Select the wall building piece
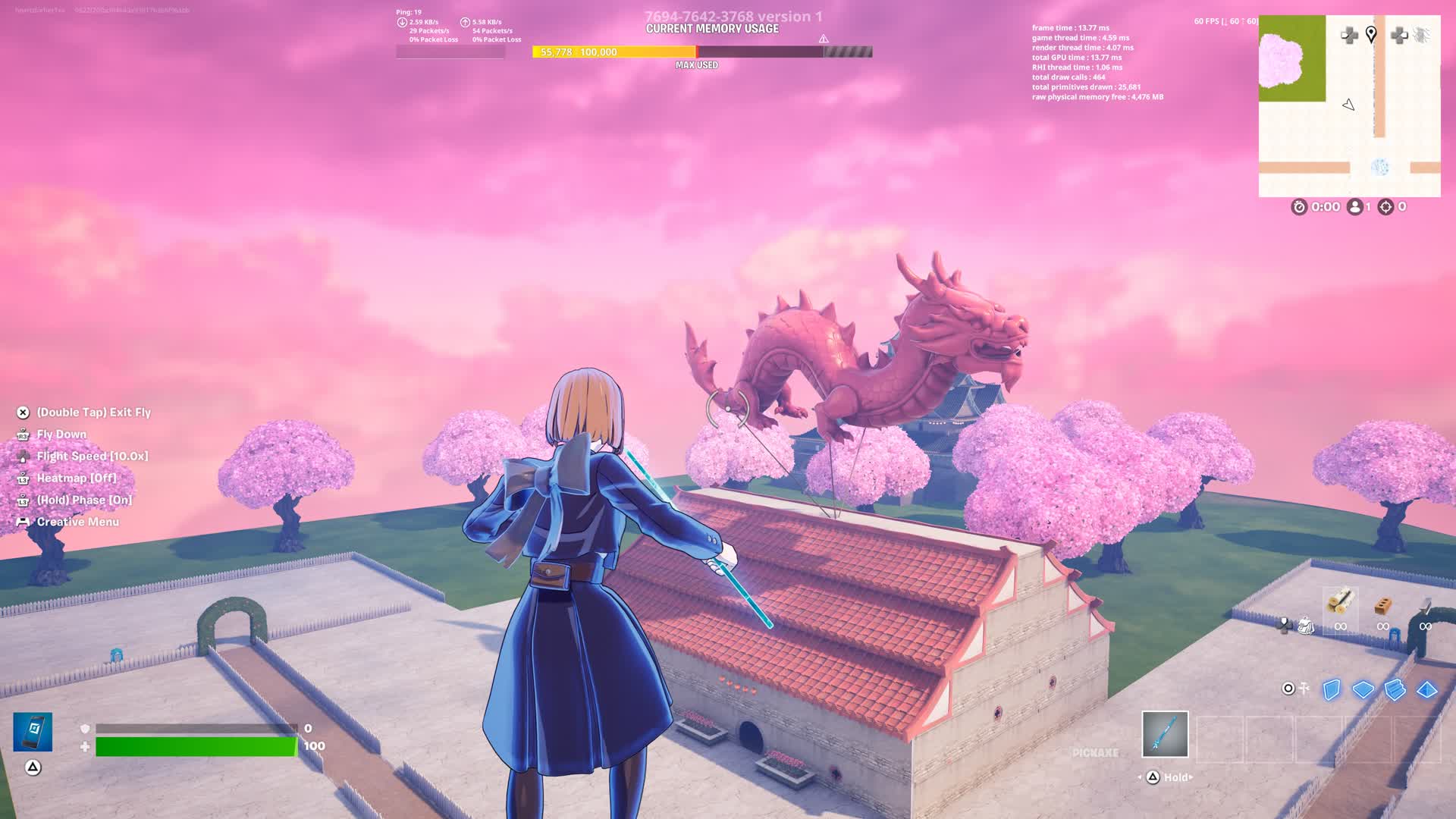This screenshot has width=1456, height=819. tap(1332, 689)
